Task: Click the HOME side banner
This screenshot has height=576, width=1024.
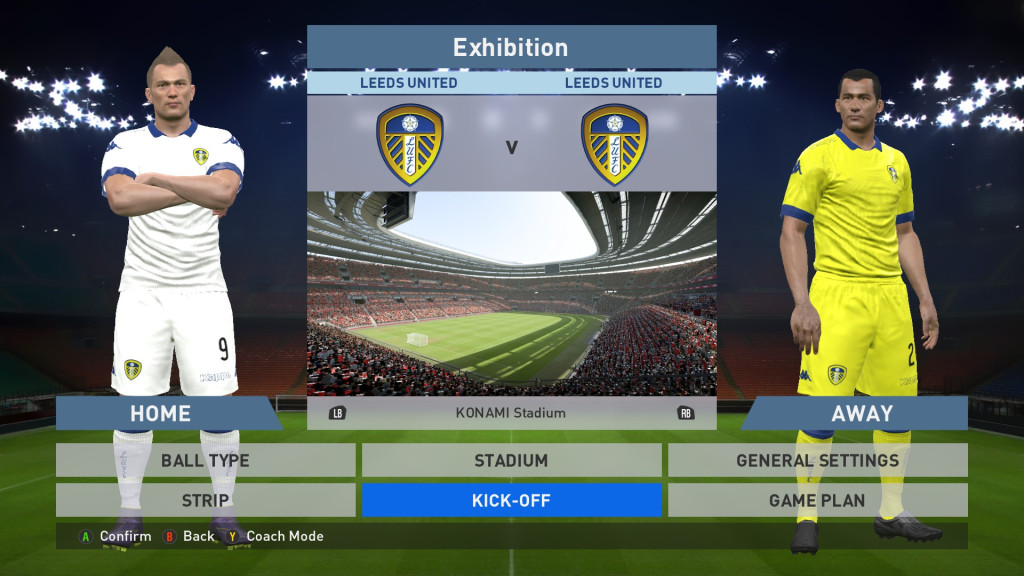Action: tap(162, 413)
